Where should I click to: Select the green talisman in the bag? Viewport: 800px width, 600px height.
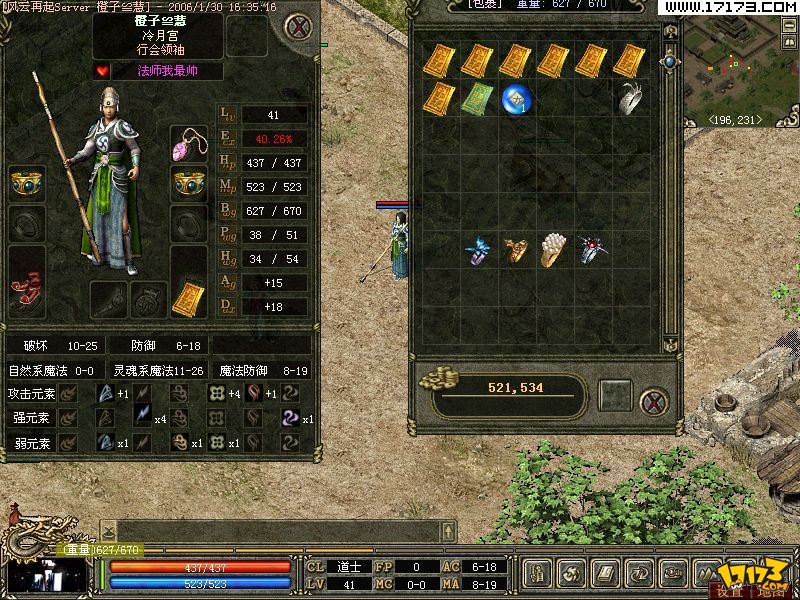pyautogui.click(x=476, y=98)
